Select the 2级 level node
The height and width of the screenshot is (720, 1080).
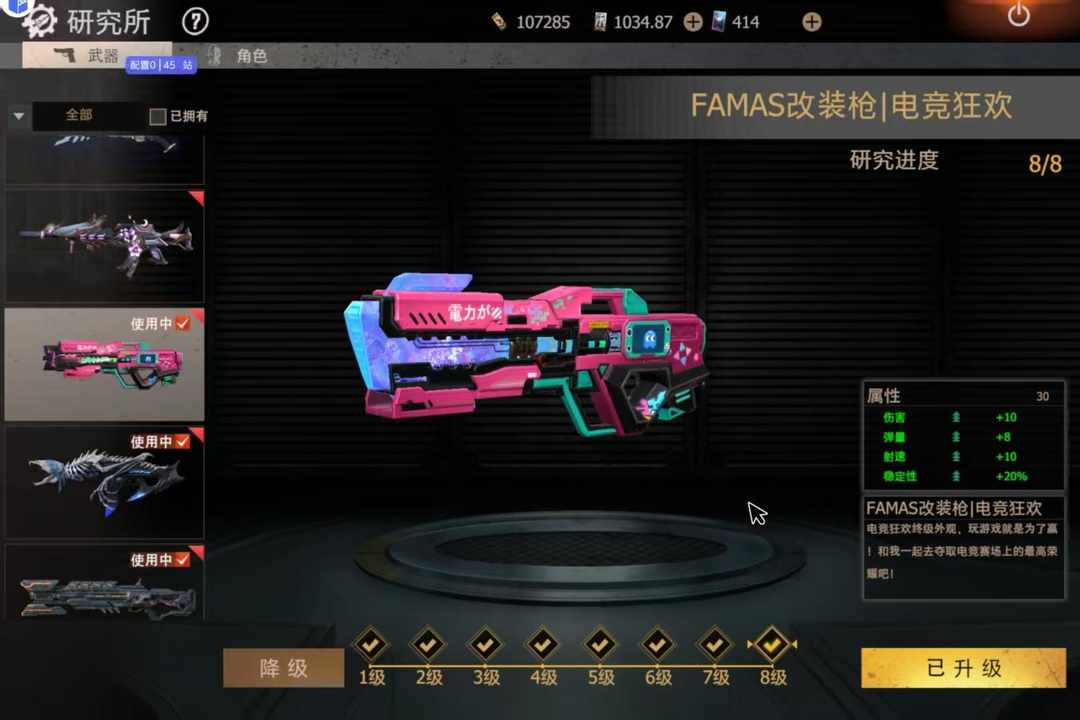428,645
